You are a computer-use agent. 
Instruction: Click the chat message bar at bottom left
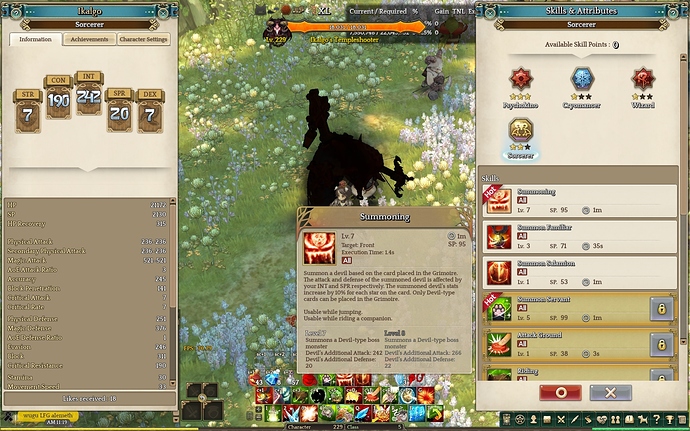[x=50, y=416]
